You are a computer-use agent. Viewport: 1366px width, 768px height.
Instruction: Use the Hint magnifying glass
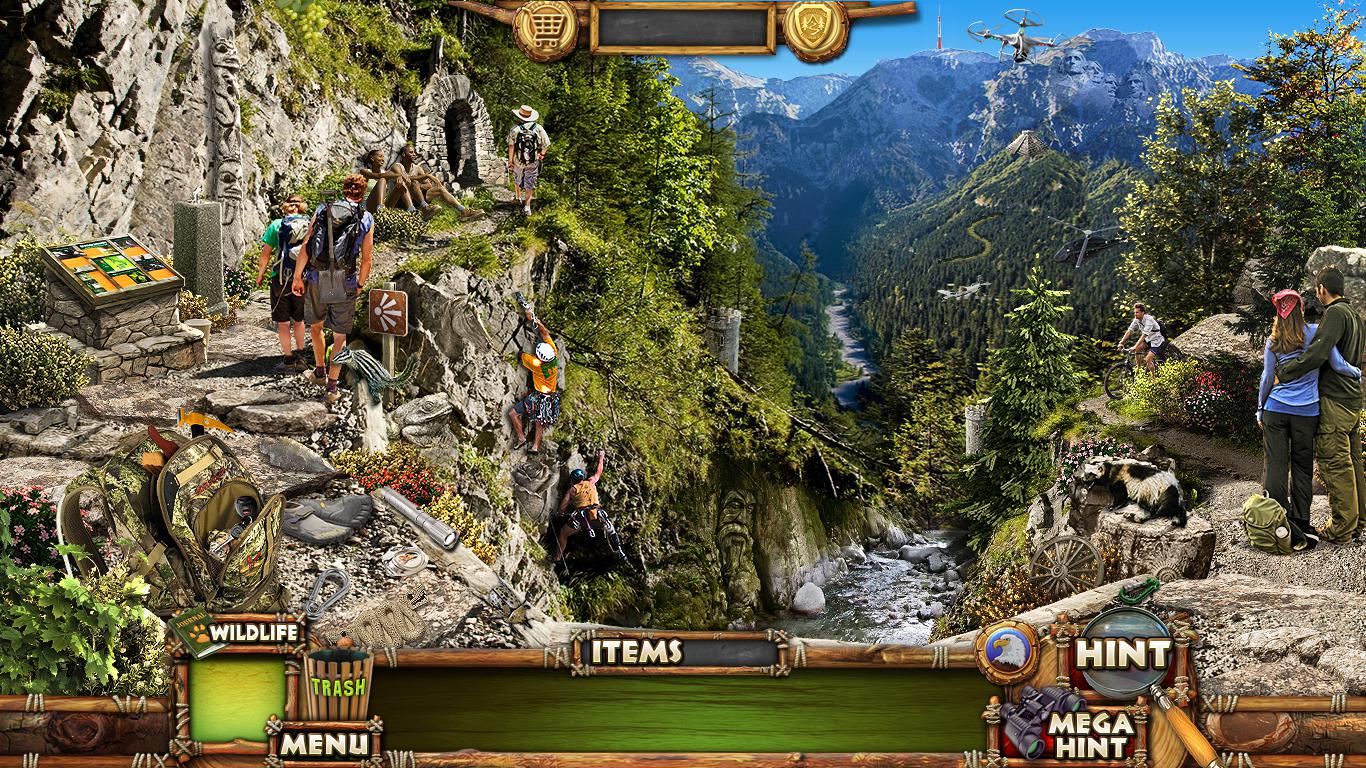click(1124, 654)
